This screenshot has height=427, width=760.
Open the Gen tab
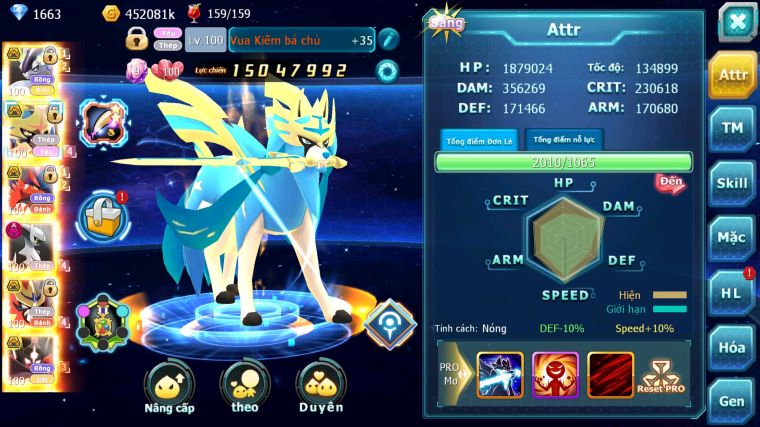tap(732, 401)
